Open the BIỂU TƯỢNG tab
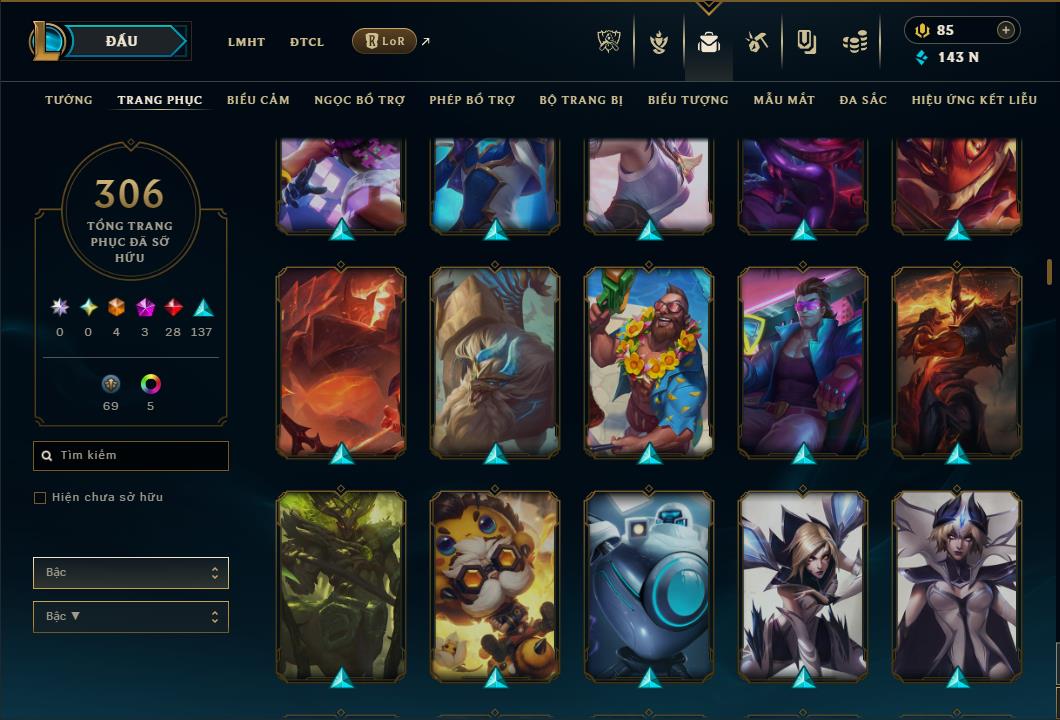Image resolution: width=1060 pixels, height=720 pixels. [x=688, y=100]
